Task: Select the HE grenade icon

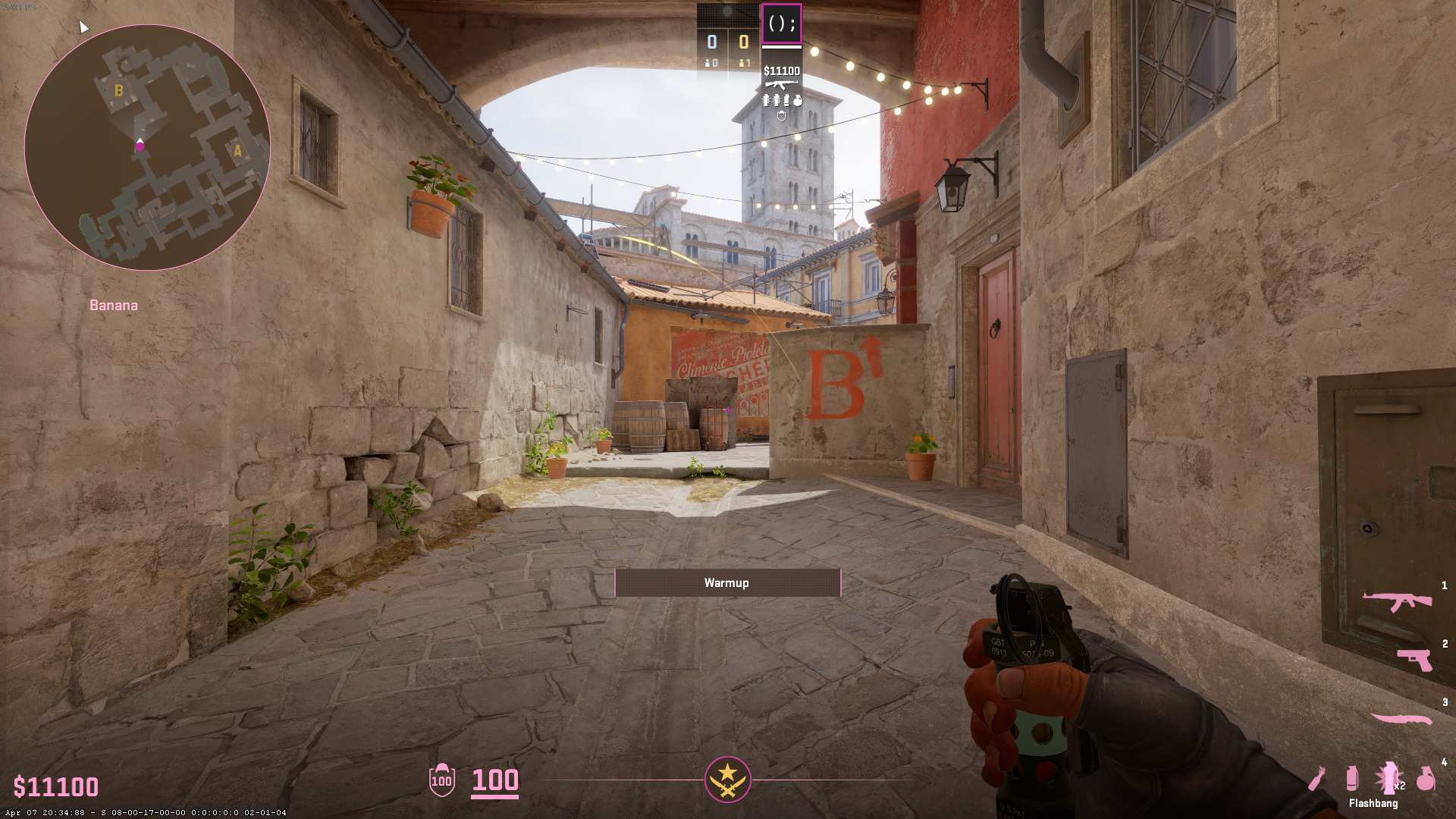Action: point(1426,778)
